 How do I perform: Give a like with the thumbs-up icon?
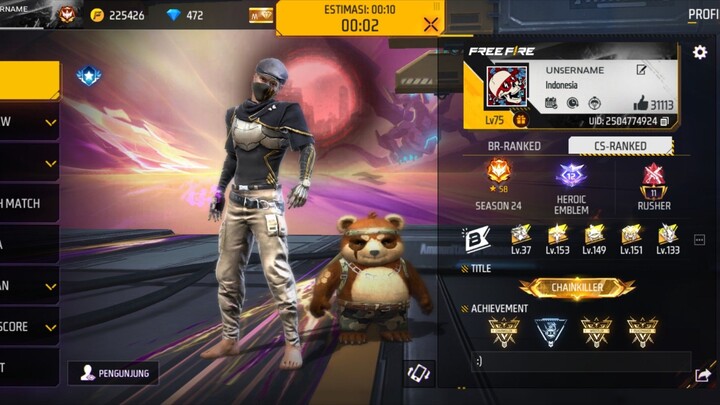pos(641,104)
